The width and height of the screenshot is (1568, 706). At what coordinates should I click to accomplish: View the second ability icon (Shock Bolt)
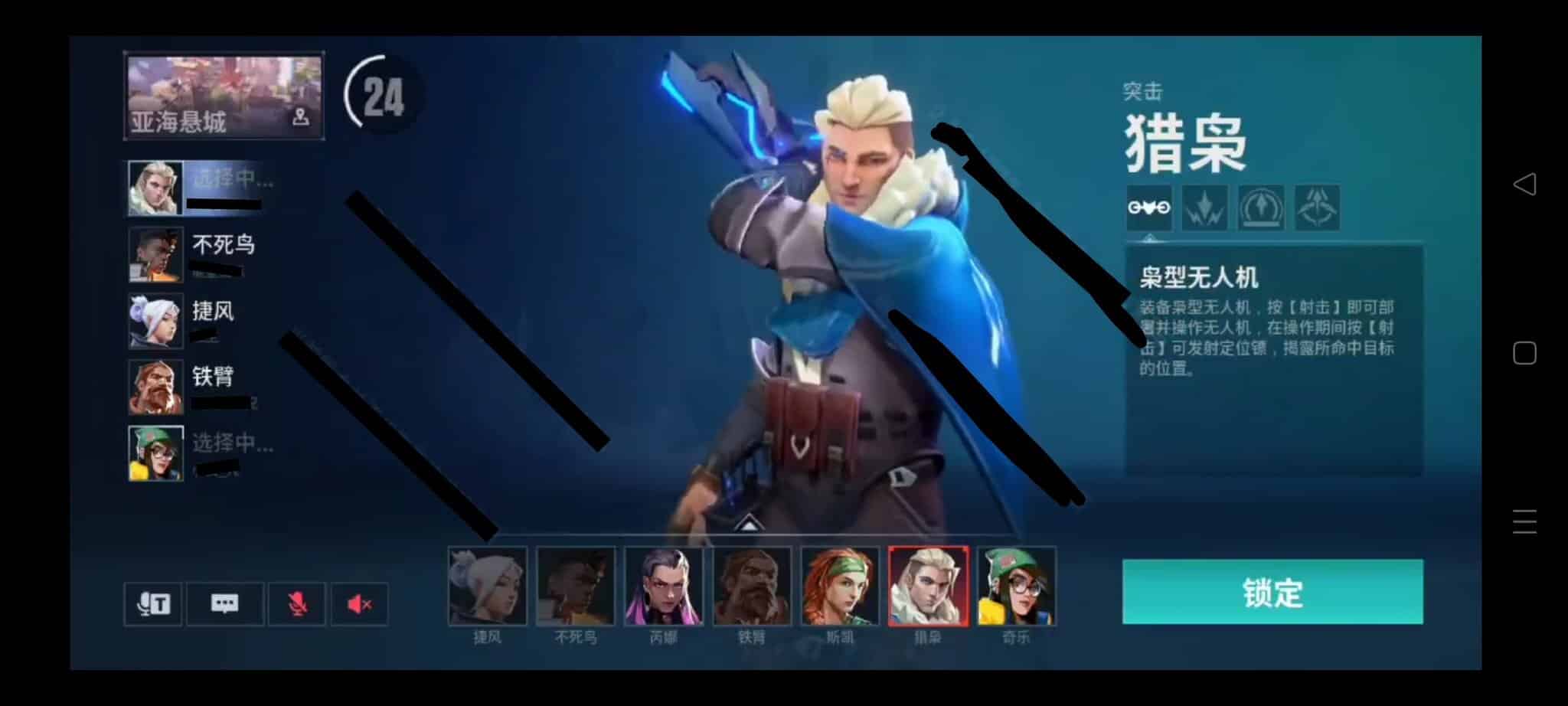[x=1206, y=208]
